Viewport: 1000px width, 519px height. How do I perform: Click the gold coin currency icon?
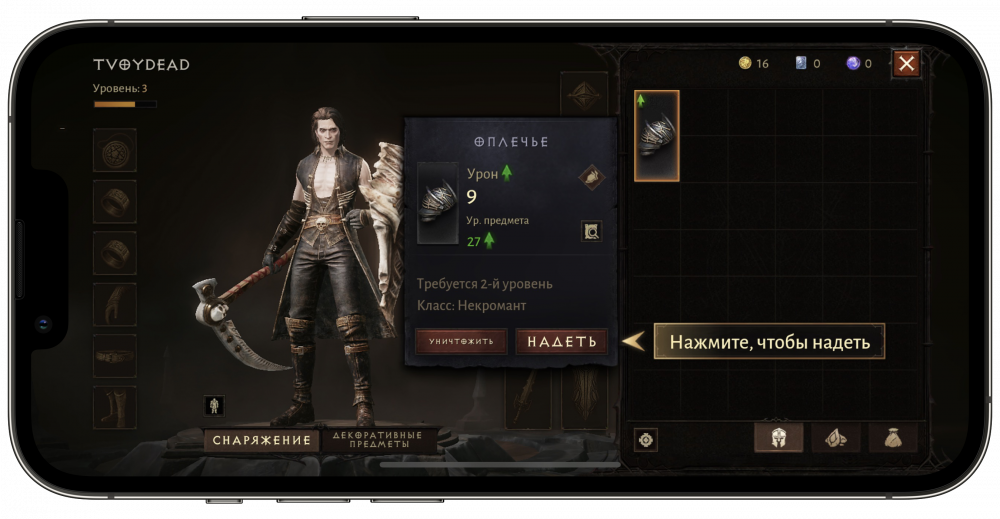(744, 63)
